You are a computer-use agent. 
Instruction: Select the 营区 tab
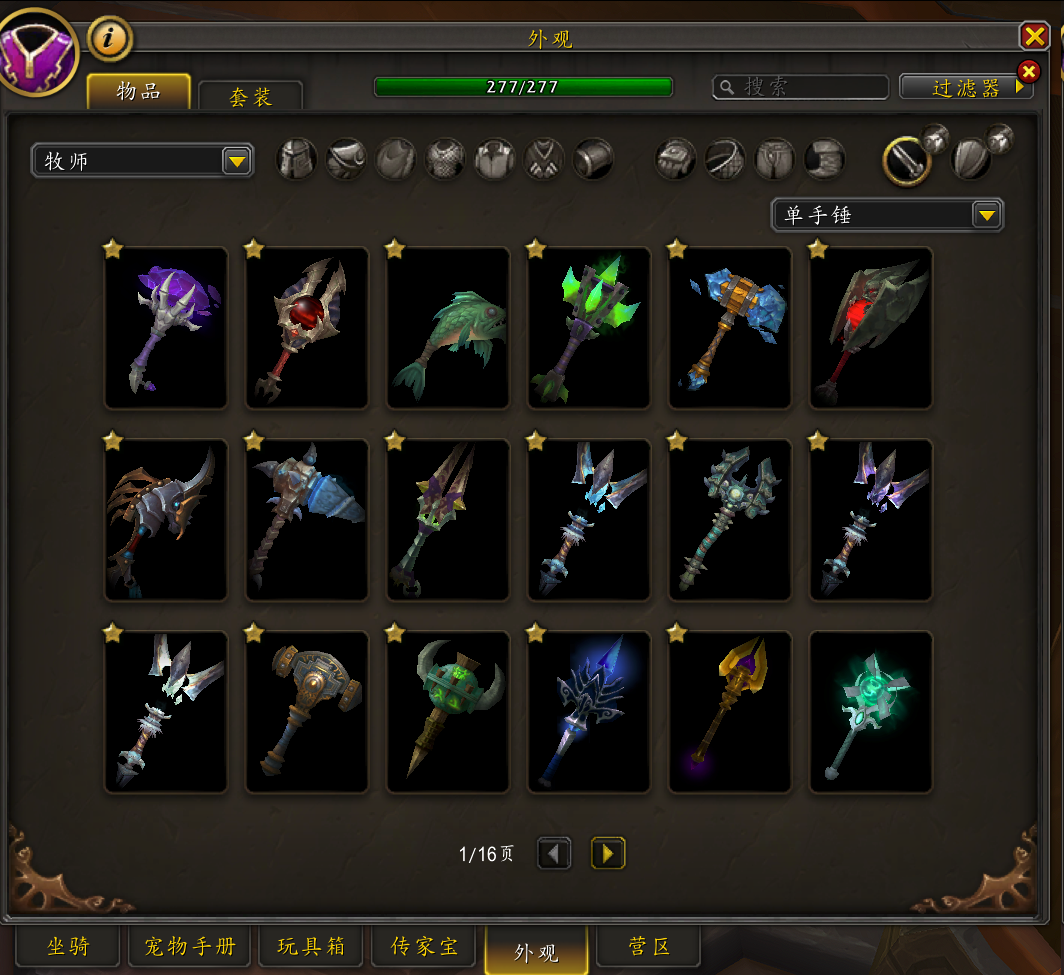(x=648, y=946)
